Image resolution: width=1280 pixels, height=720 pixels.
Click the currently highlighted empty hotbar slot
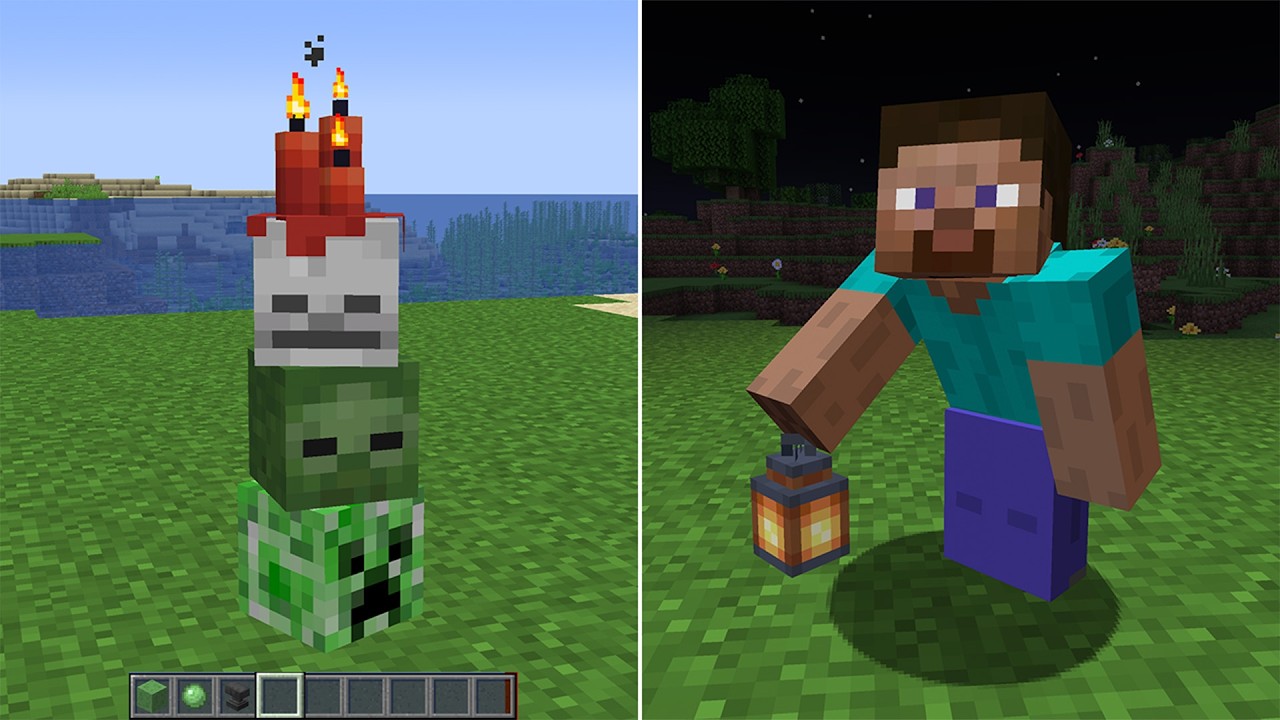[278, 692]
